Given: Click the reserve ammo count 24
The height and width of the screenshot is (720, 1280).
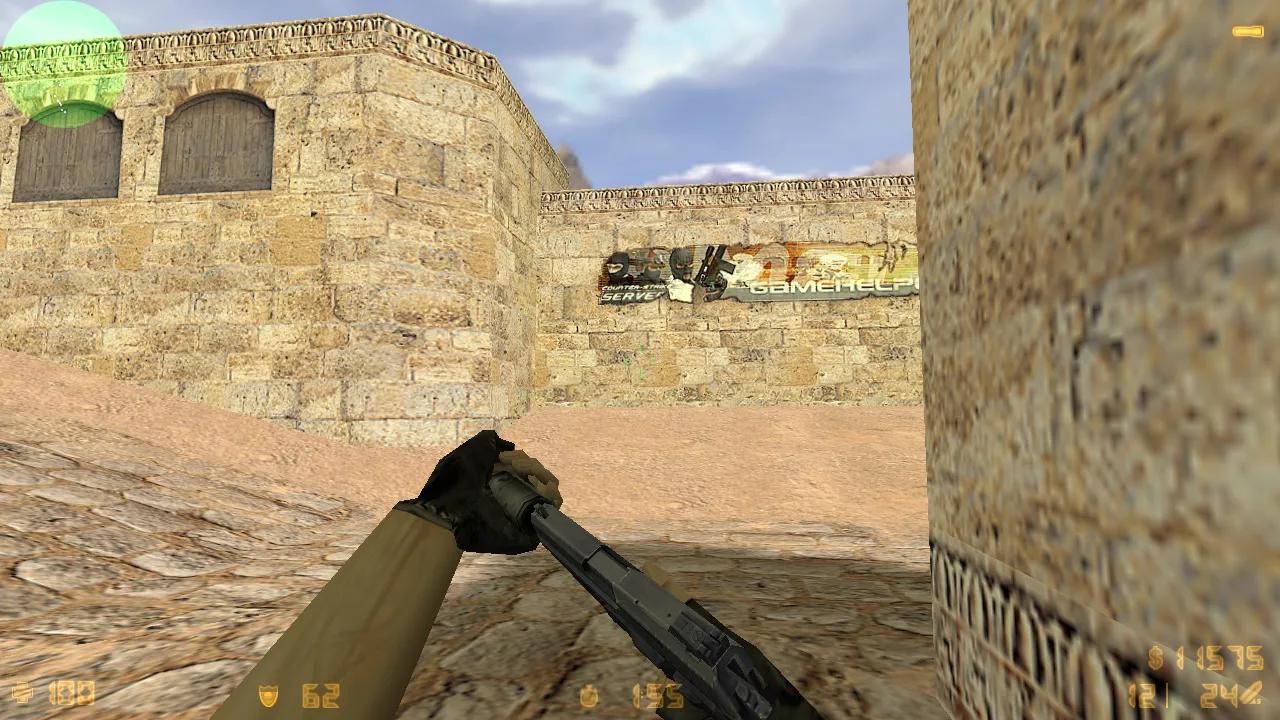Looking at the screenshot, I should [1220, 695].
